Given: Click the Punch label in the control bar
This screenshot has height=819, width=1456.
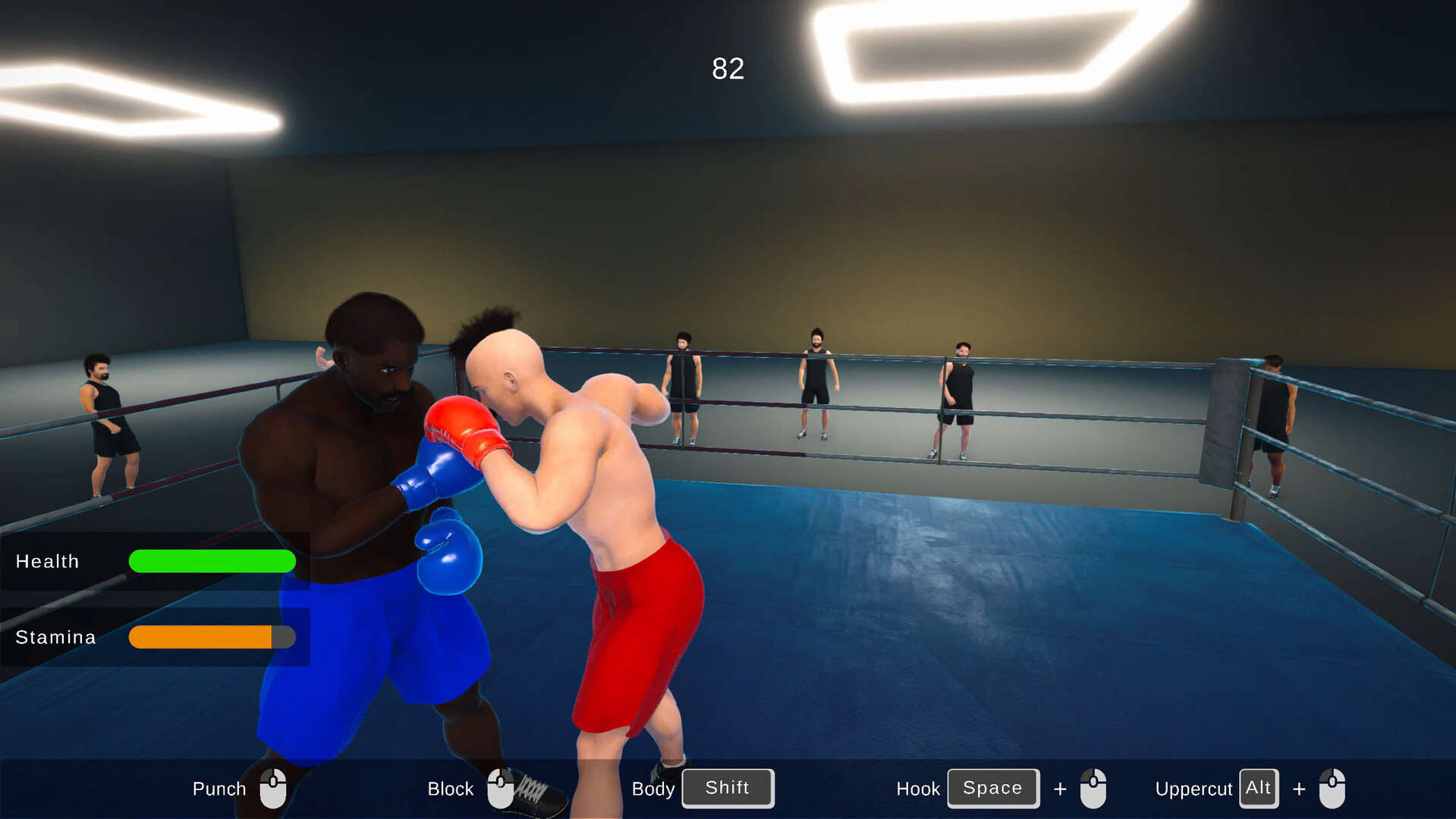Looking at the screenshot, I should click(x=219, y=788).
